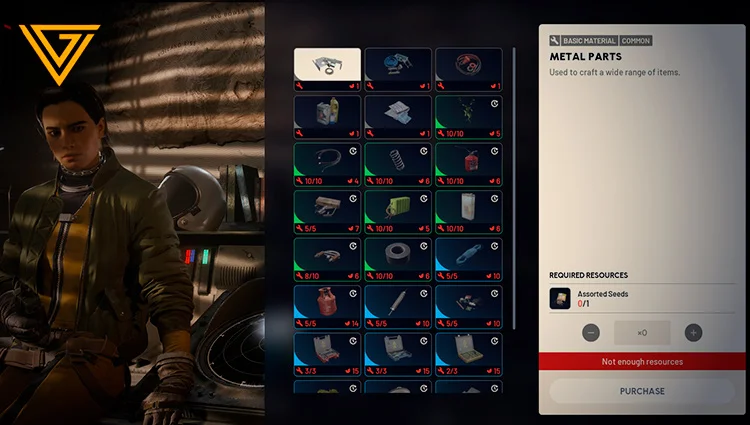Decrease quantity with the minus button
Viewport: 750px width, 425px height.
click(591, 333)
